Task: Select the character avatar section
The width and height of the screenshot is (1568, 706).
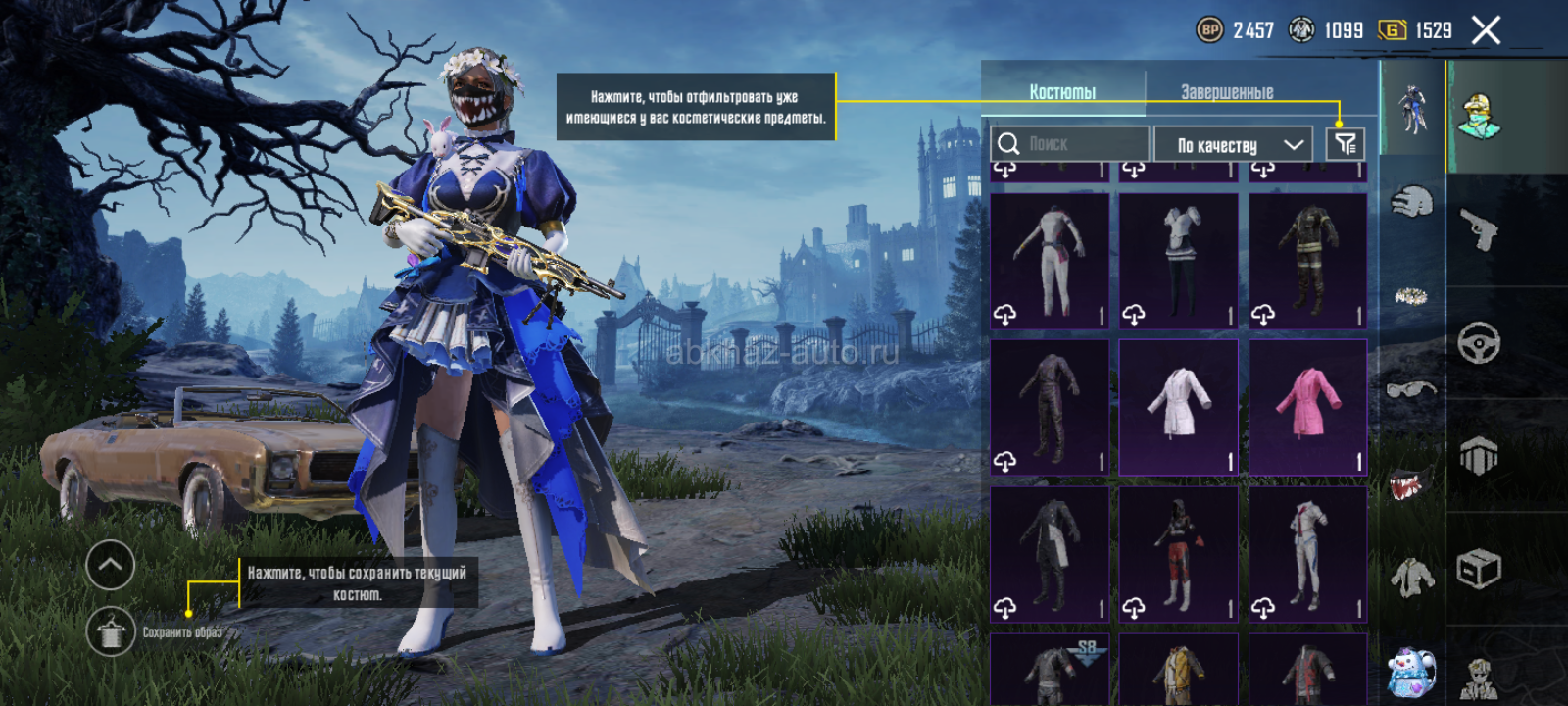Action: point(1480,116)
